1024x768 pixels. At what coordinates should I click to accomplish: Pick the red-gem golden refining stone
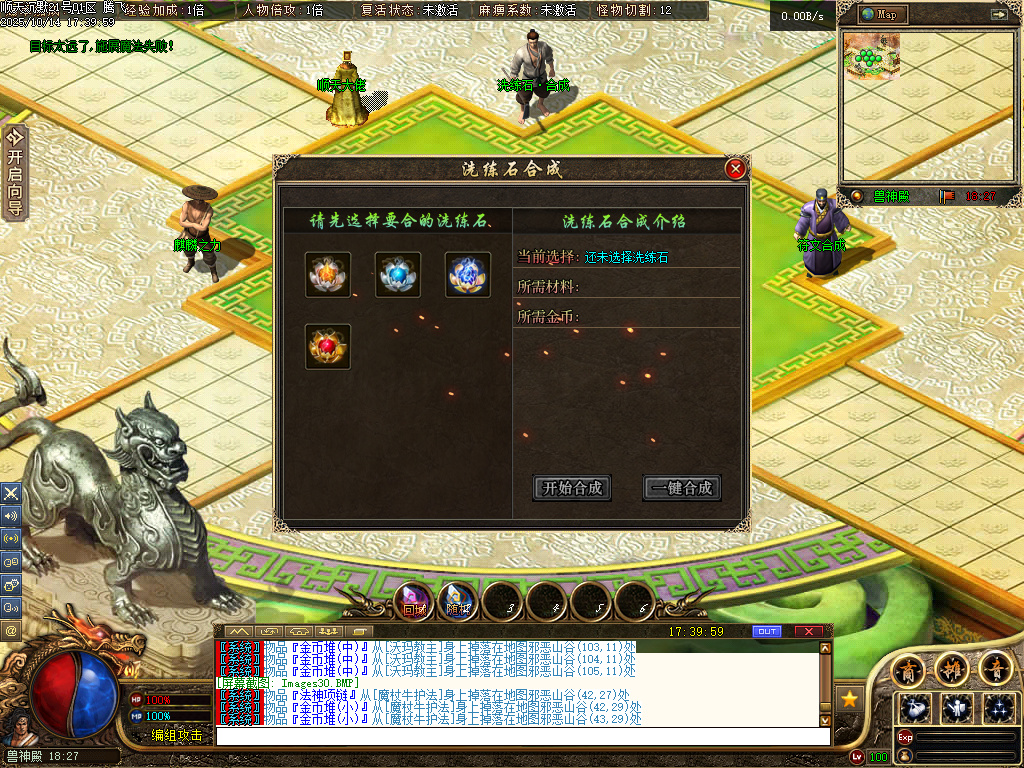tap(328, 347)
